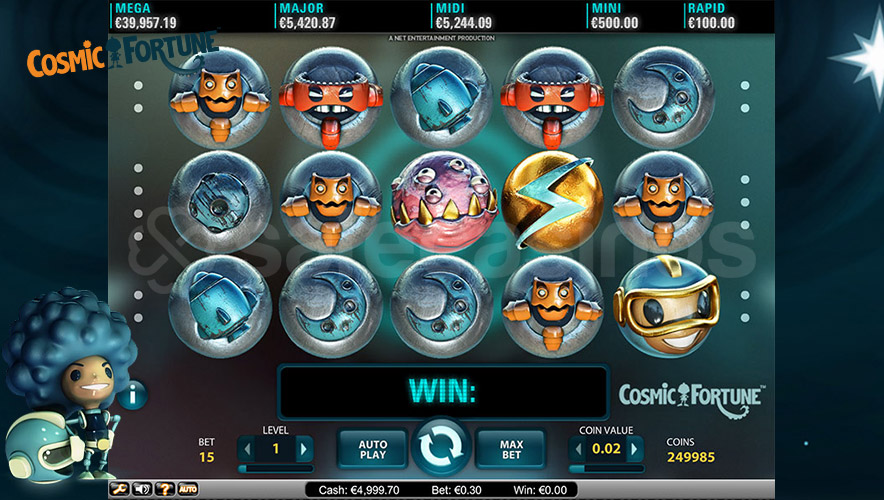Open help with the question mark icon
The width and height of the screenshot is (884, 500).
(165, 489)
